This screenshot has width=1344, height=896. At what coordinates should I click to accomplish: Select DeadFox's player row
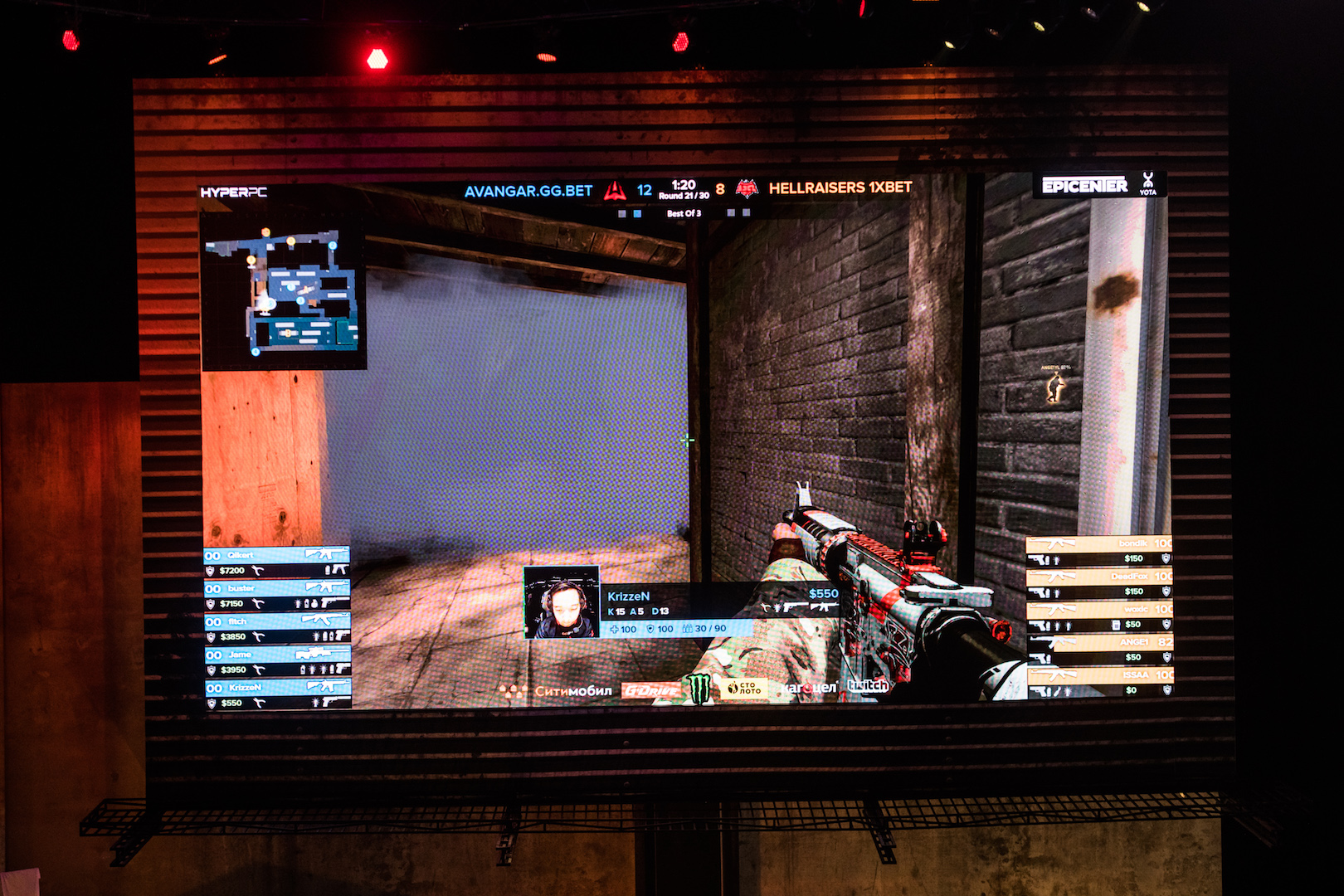(1099, 583)
